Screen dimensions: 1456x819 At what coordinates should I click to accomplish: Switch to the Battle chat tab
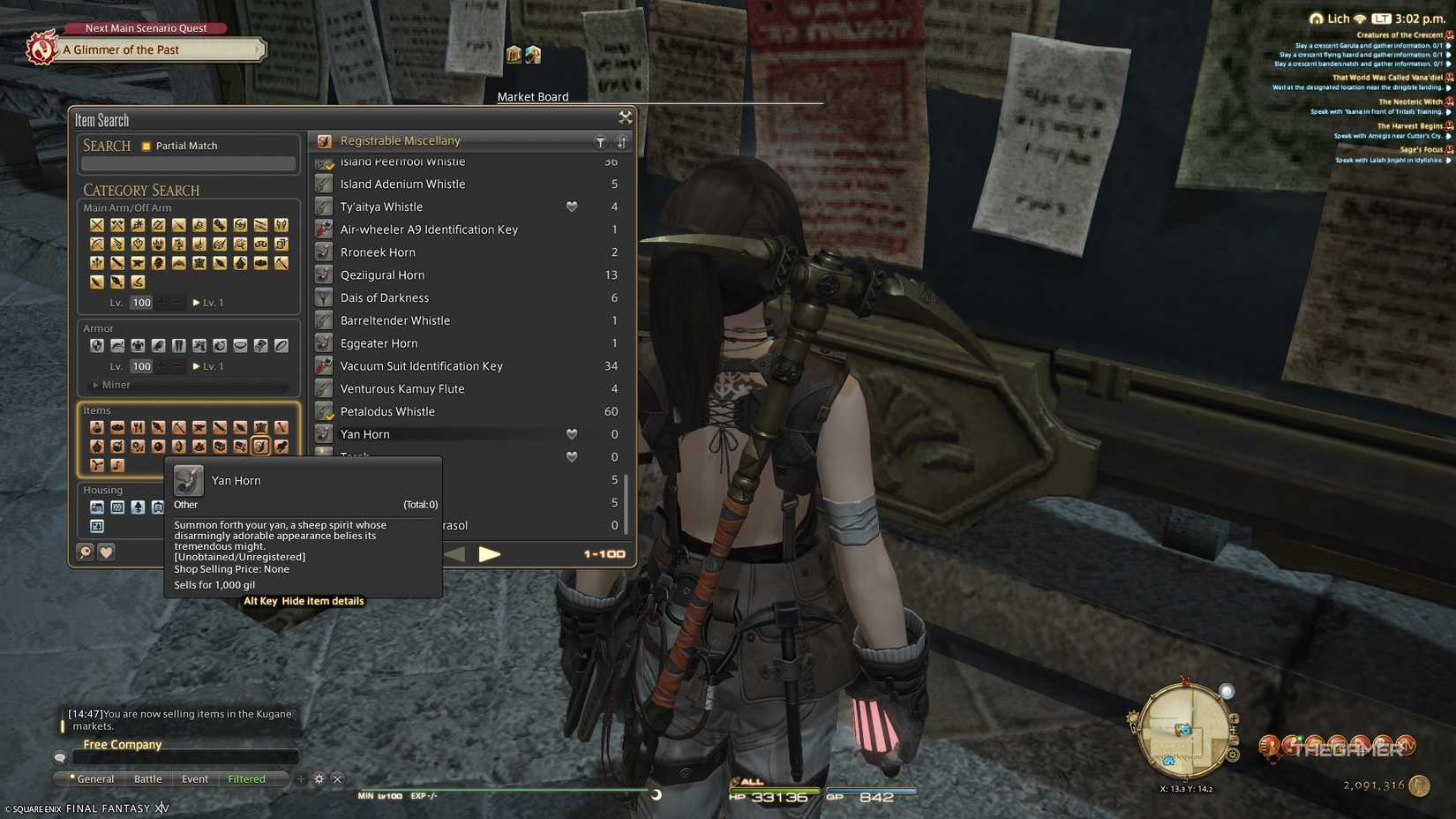tap(147, 778)
